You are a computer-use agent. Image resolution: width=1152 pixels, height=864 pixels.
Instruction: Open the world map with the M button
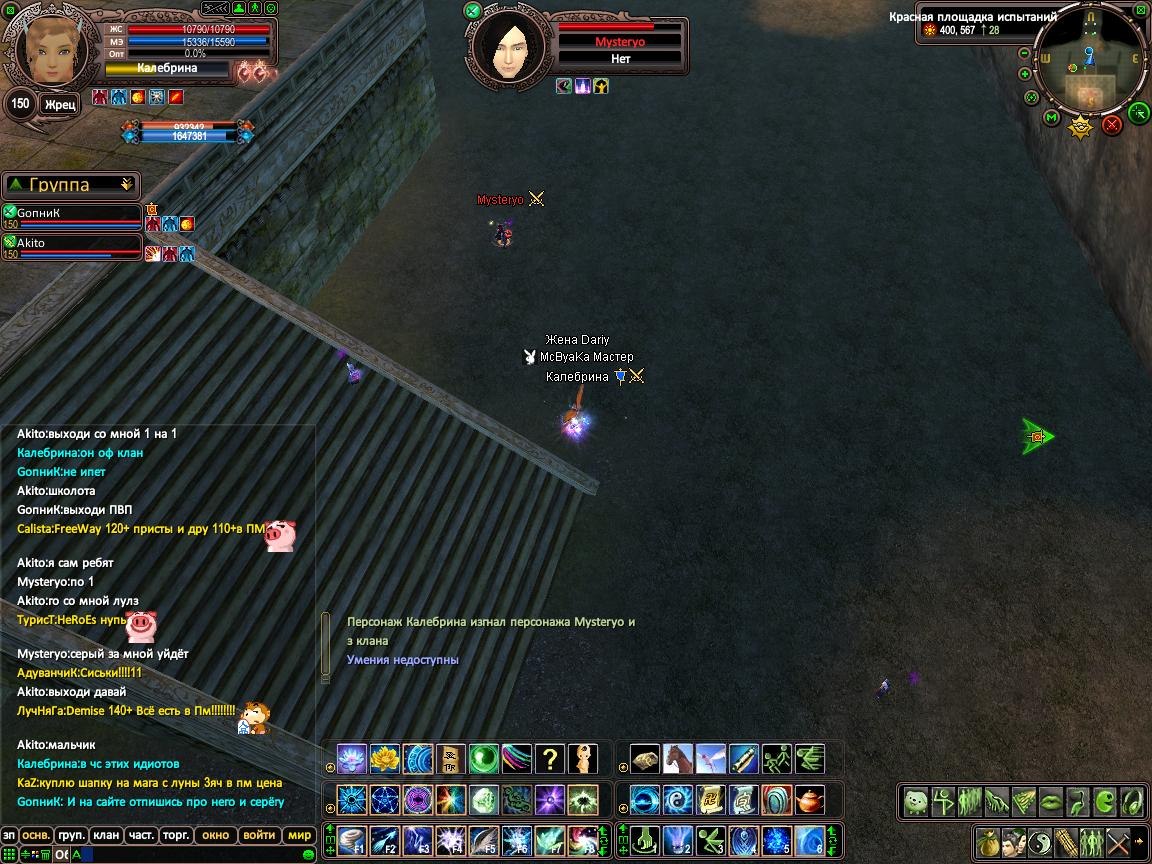1051,118
